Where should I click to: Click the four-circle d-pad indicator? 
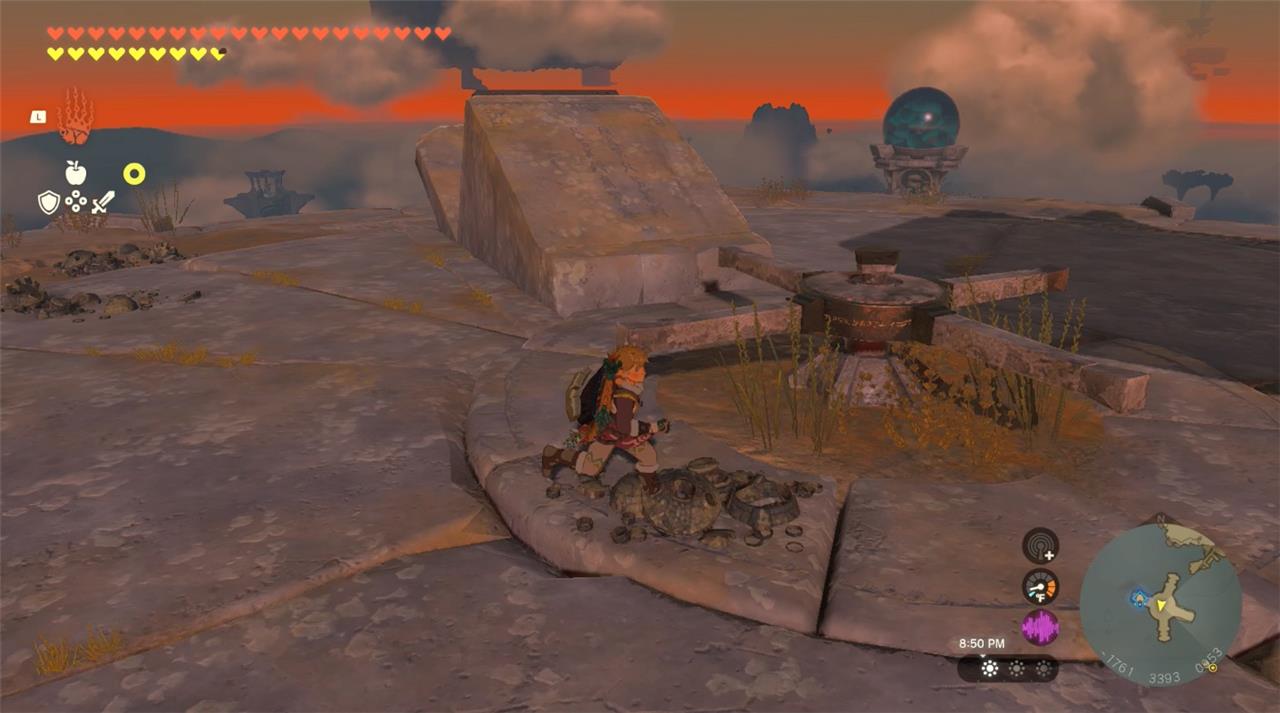[x=76, y=203]
